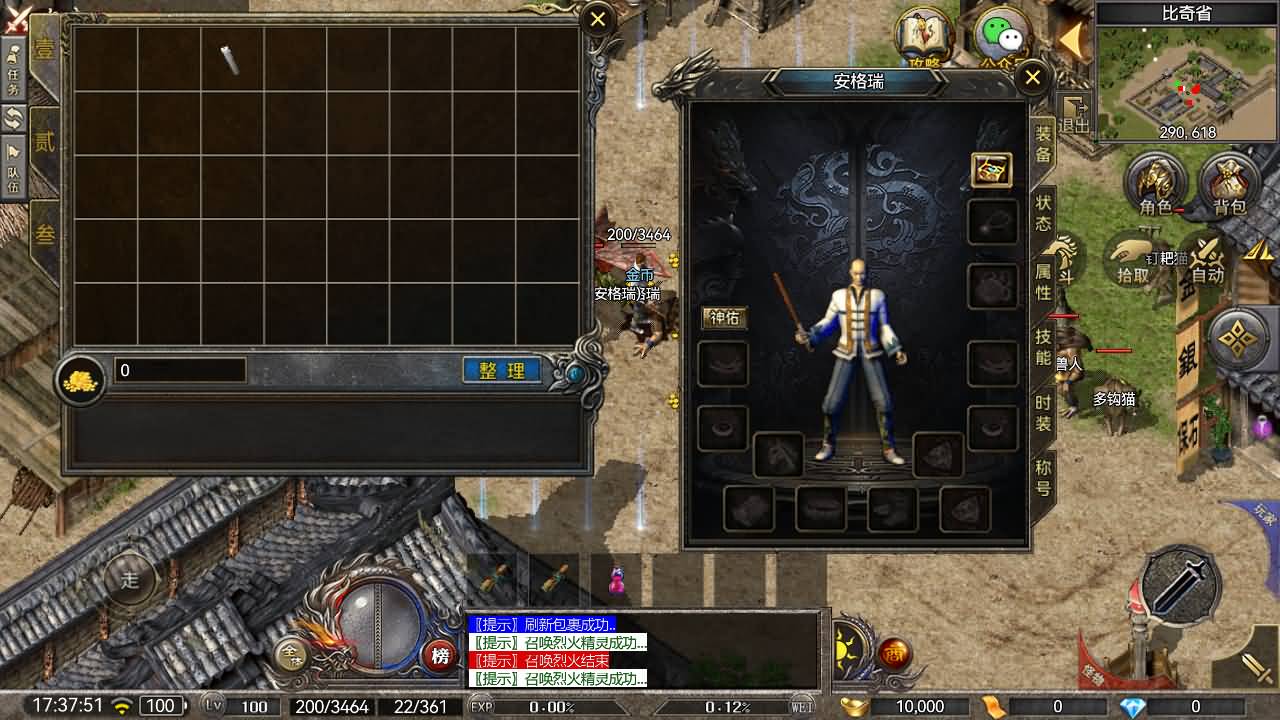Screen dimensions: 1280x720
Task: Select the 称号 title tab
Action: 1043,478
